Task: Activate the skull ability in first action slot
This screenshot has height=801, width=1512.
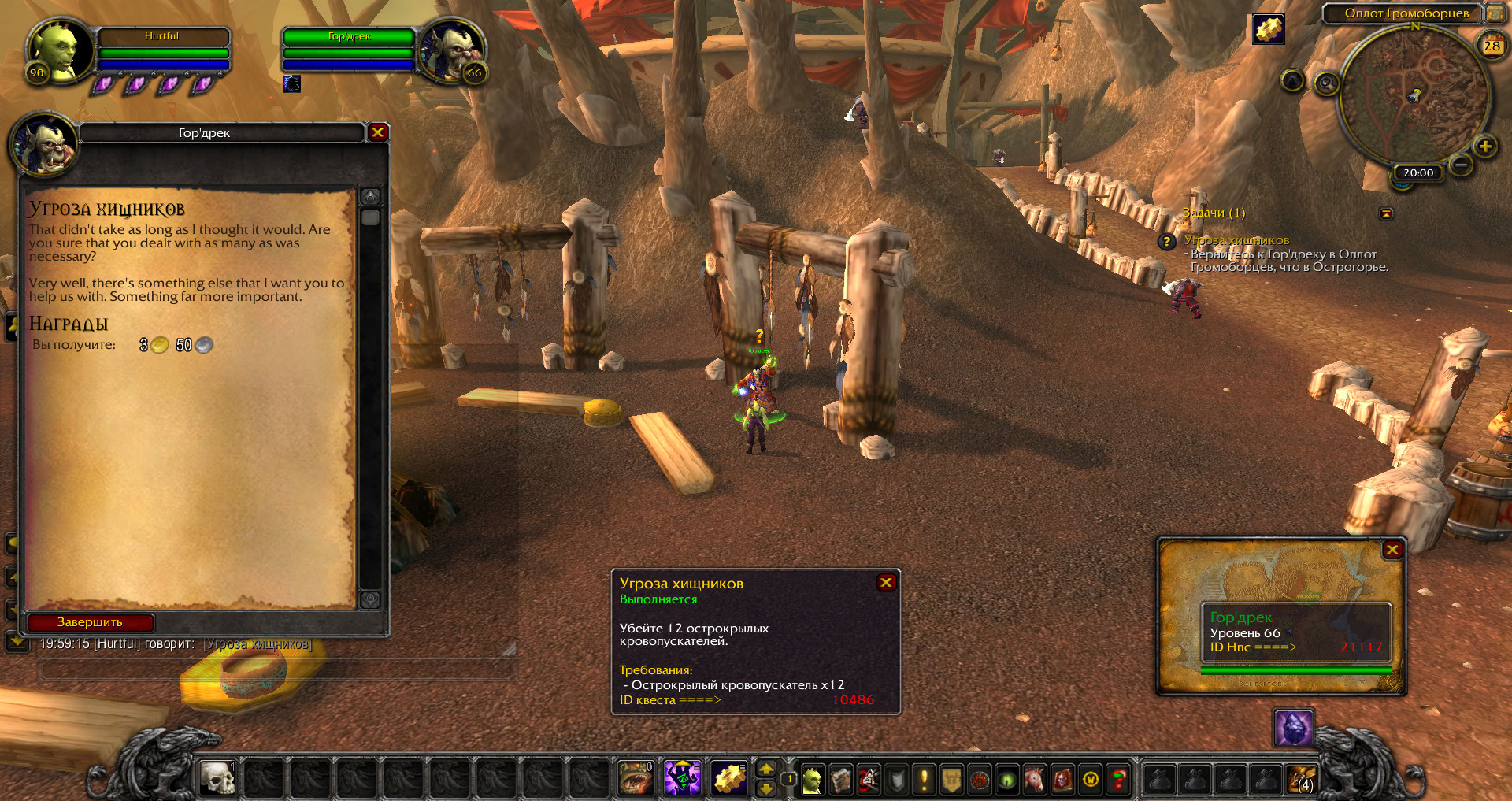Action: 217,779
